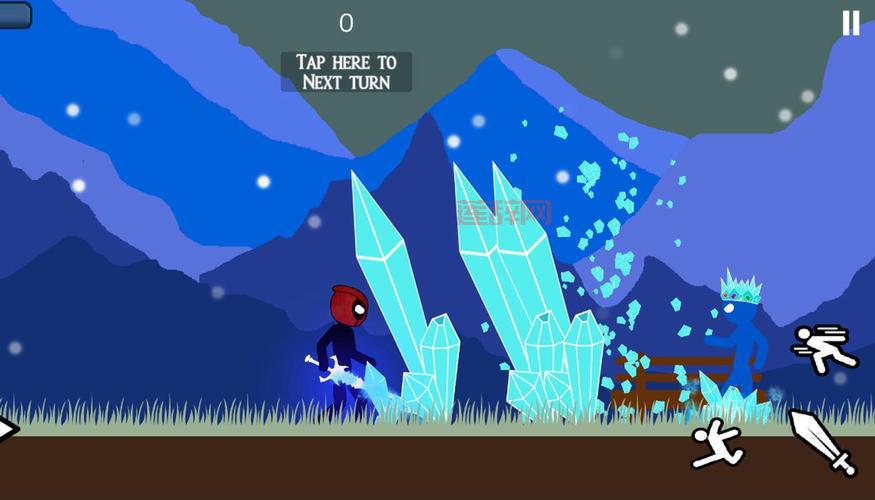Viewport: 875px width, 500px height.
Task: Use the sword attack button
Action: (823, 441)
